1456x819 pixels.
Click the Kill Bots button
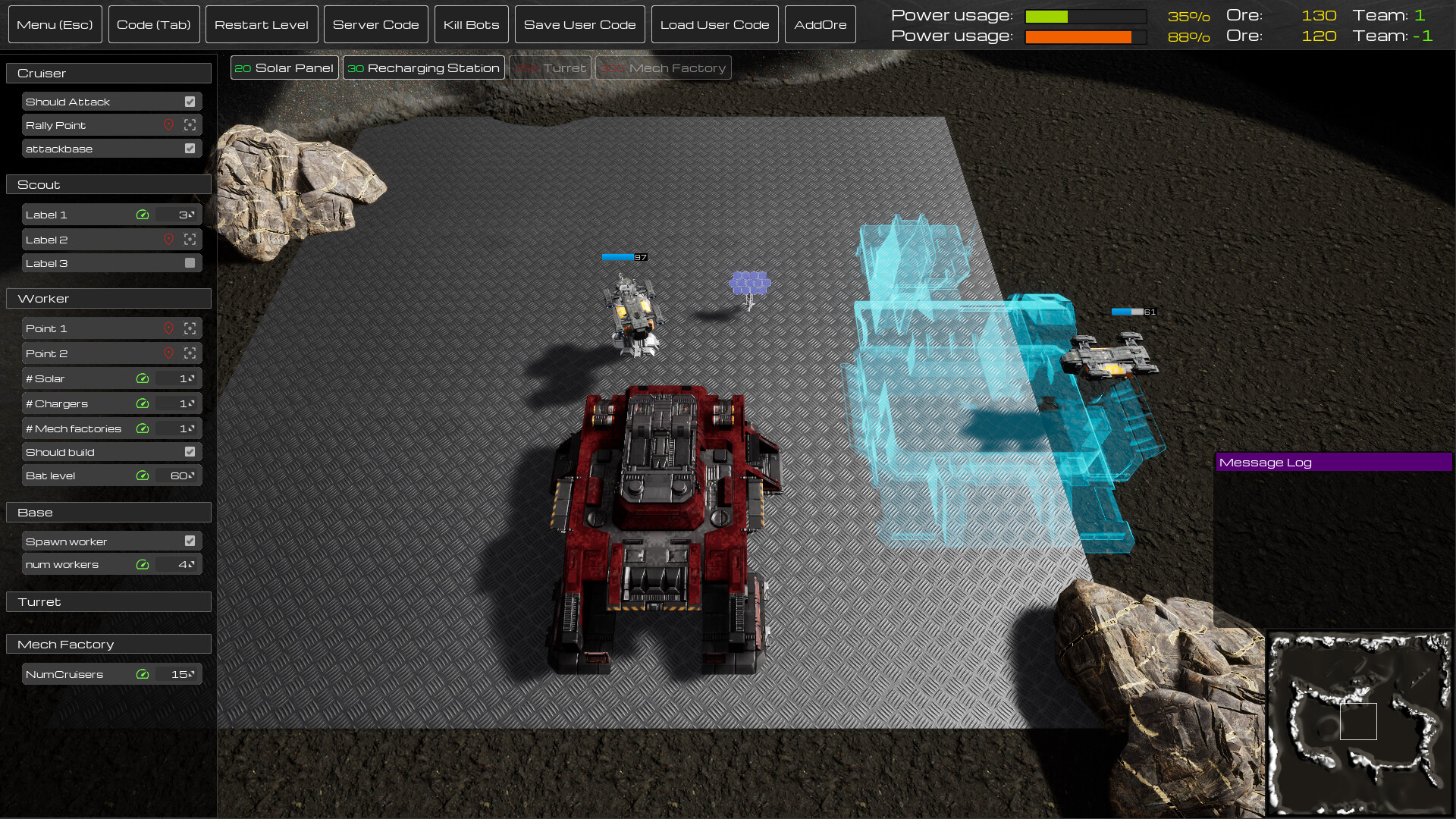[x=471, y=24]
